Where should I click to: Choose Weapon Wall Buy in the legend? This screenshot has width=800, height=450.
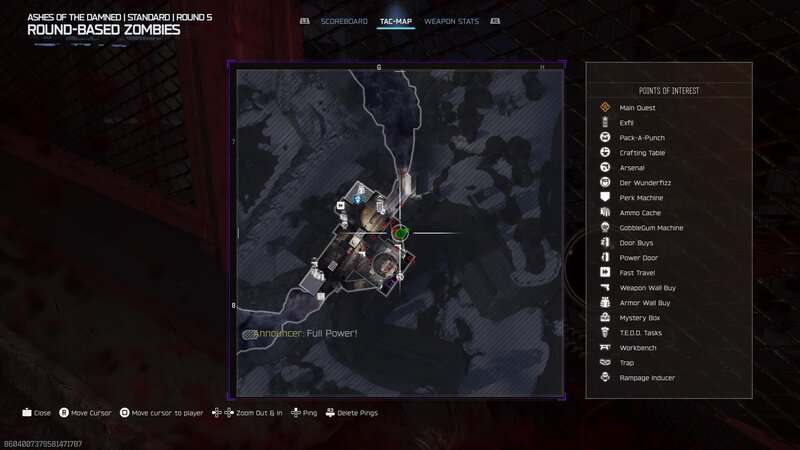(x=646, y=287)
